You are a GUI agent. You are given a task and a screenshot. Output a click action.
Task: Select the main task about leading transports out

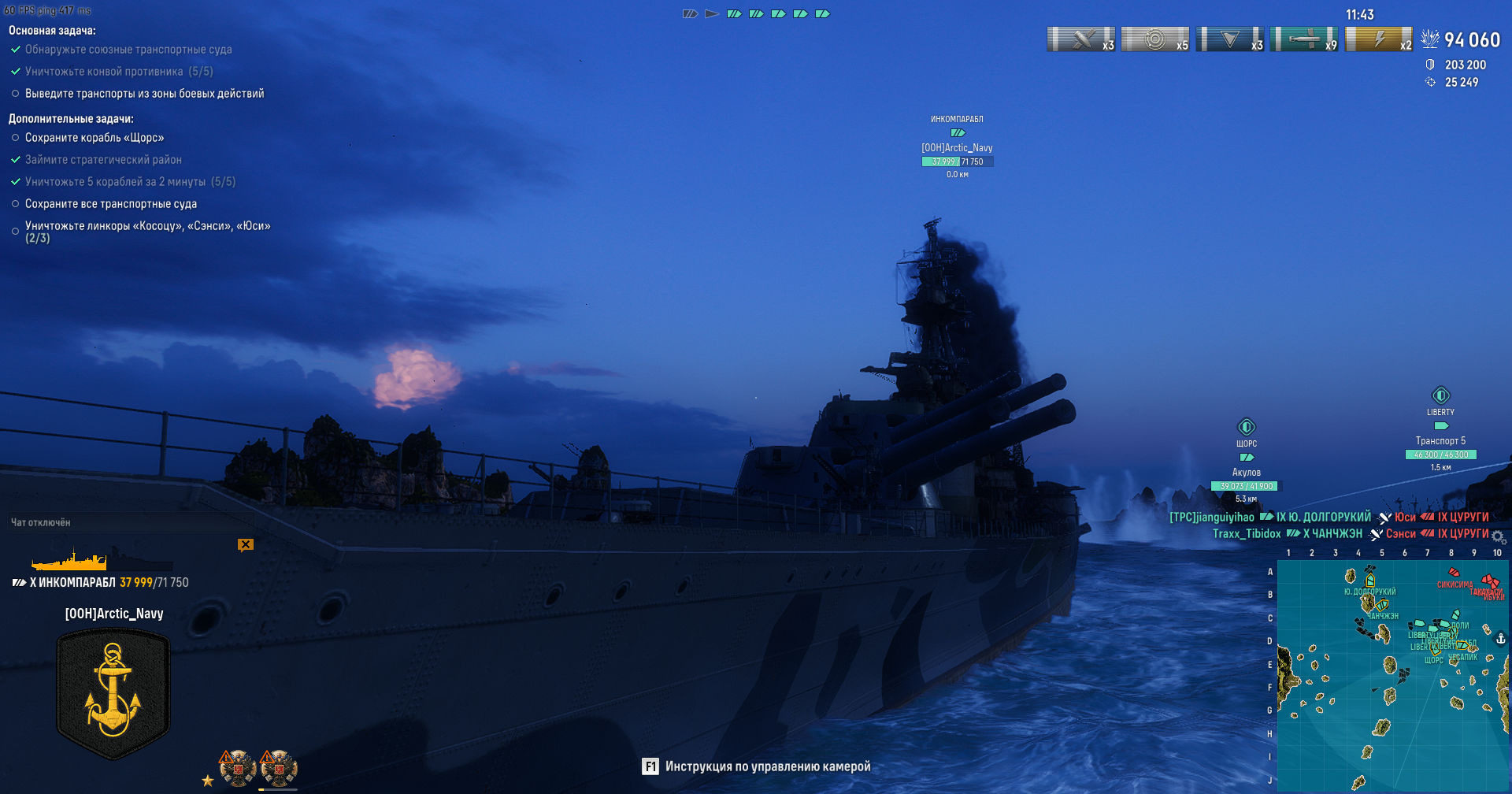144,94
